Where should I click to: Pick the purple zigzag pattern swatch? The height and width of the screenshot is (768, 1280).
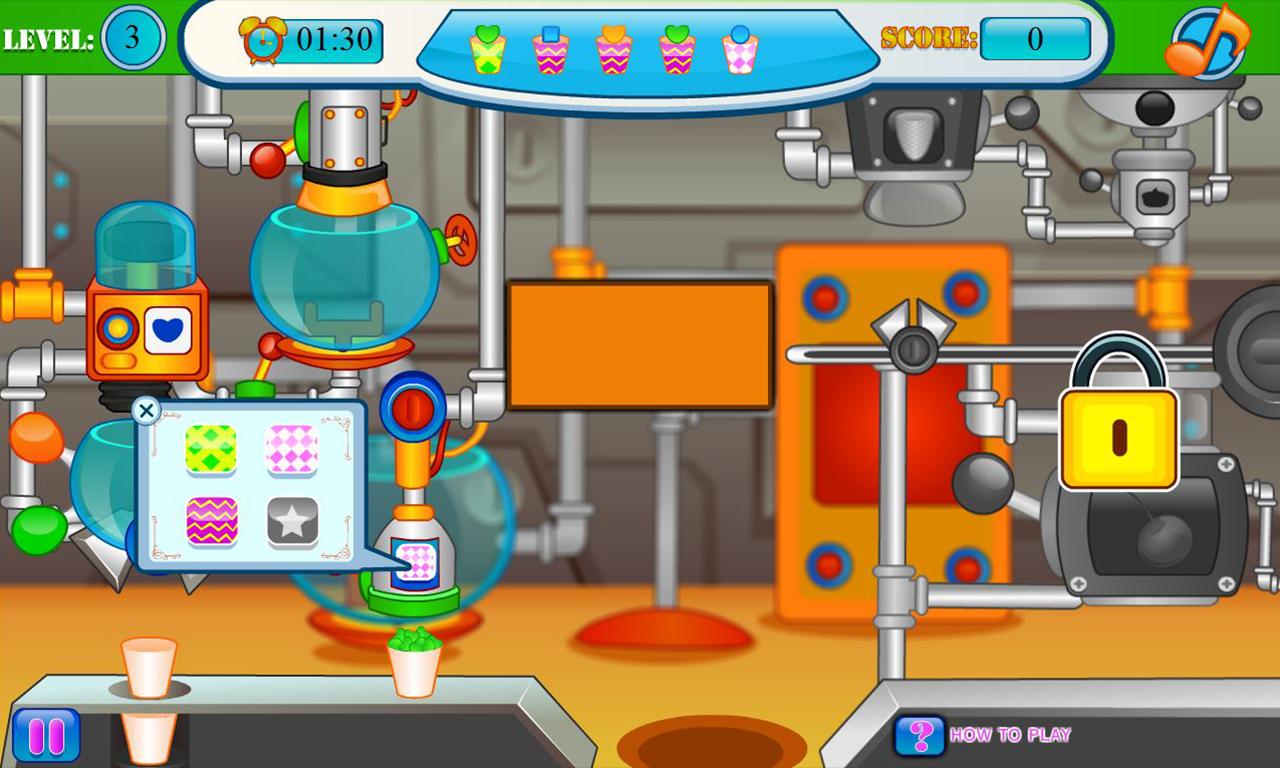point(213,521)
